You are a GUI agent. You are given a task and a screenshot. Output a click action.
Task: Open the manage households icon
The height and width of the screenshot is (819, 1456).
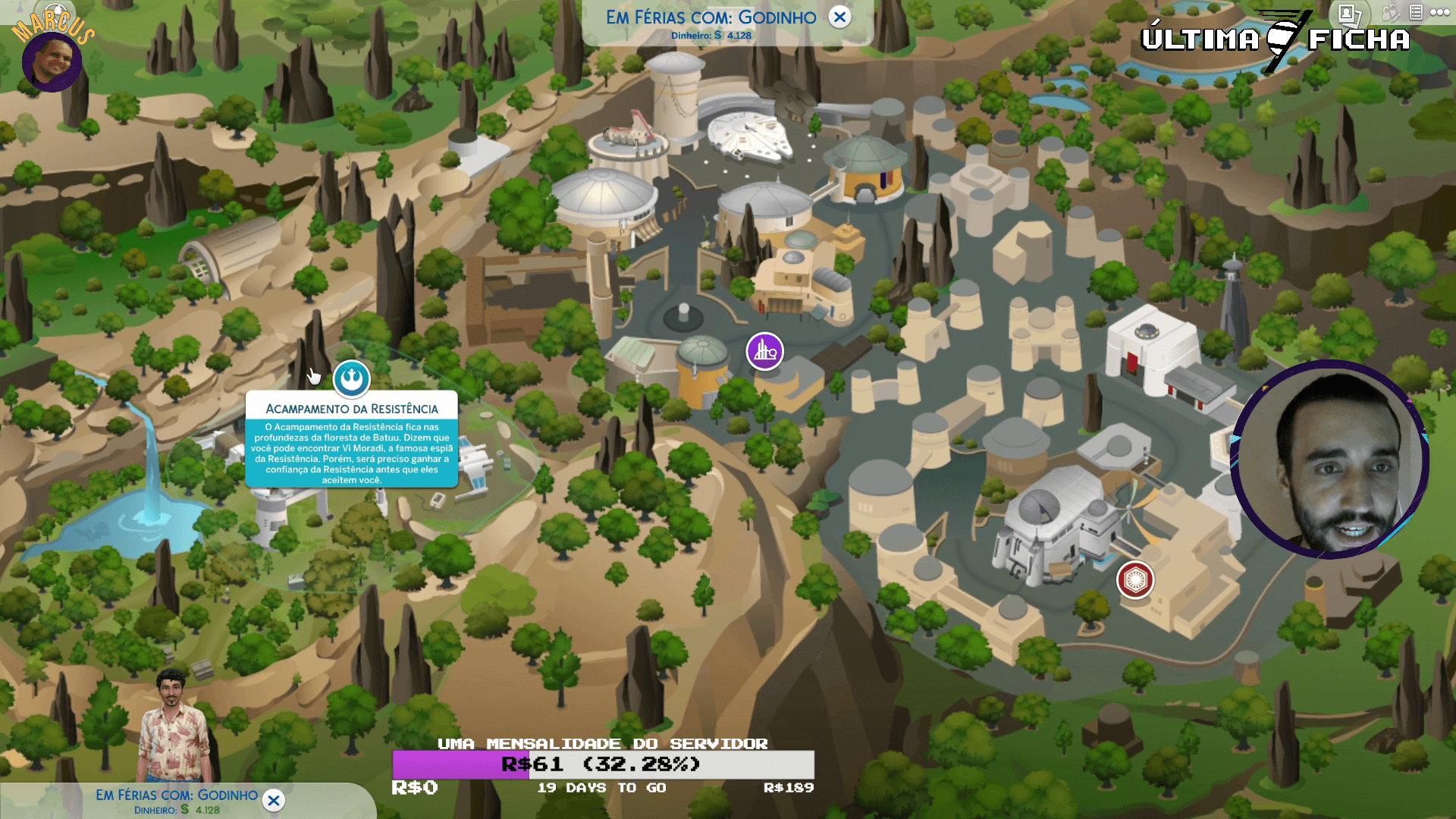[x=1390, y=13]
